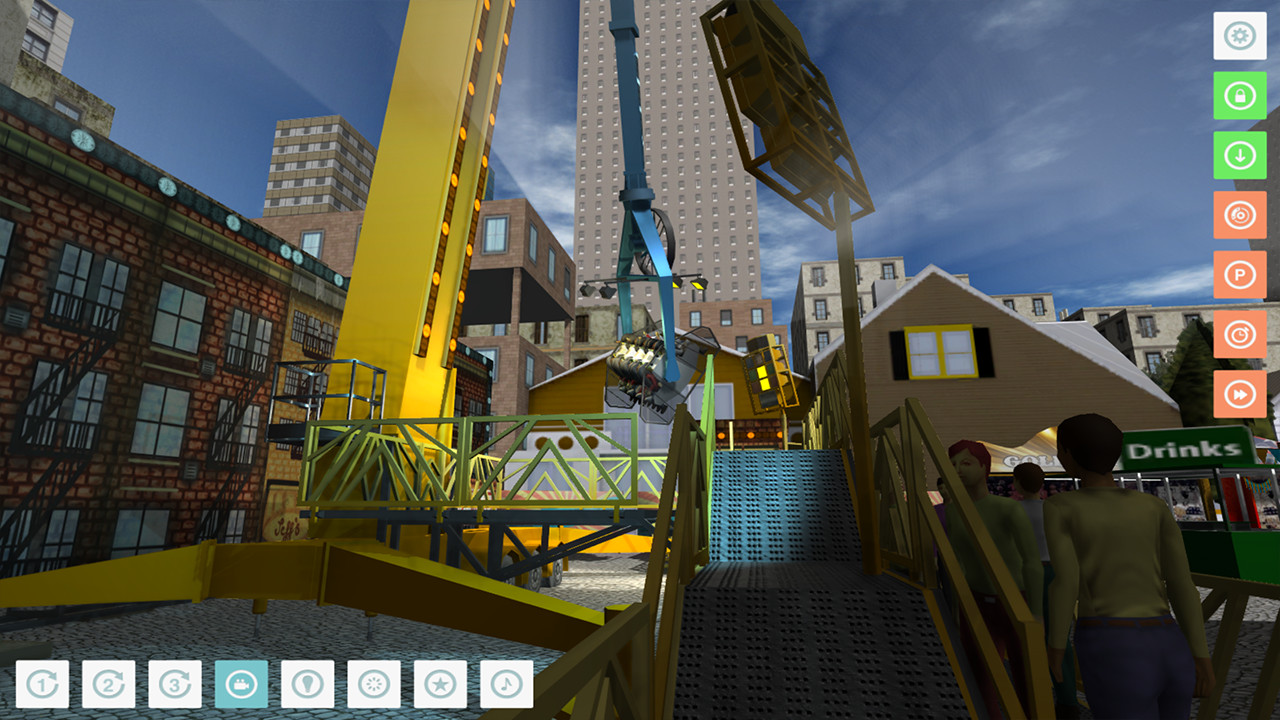Image resolution: width=1280 pixels, height=720 pixels.
Task: Toggle the ride lights bulb icon
Action: pos(308,685)
